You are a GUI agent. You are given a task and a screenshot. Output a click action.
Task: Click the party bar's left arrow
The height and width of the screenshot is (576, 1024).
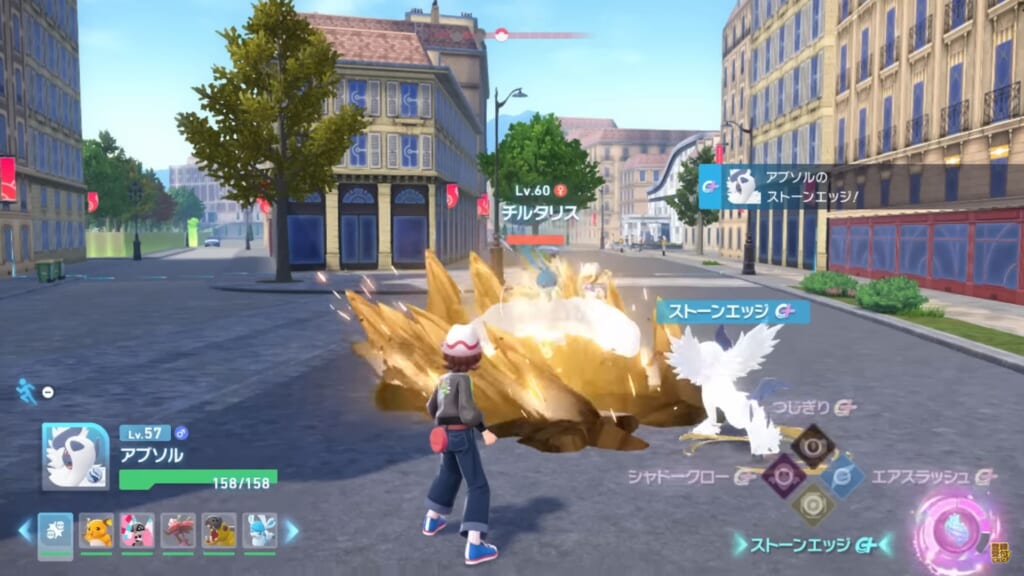(25, 530)
